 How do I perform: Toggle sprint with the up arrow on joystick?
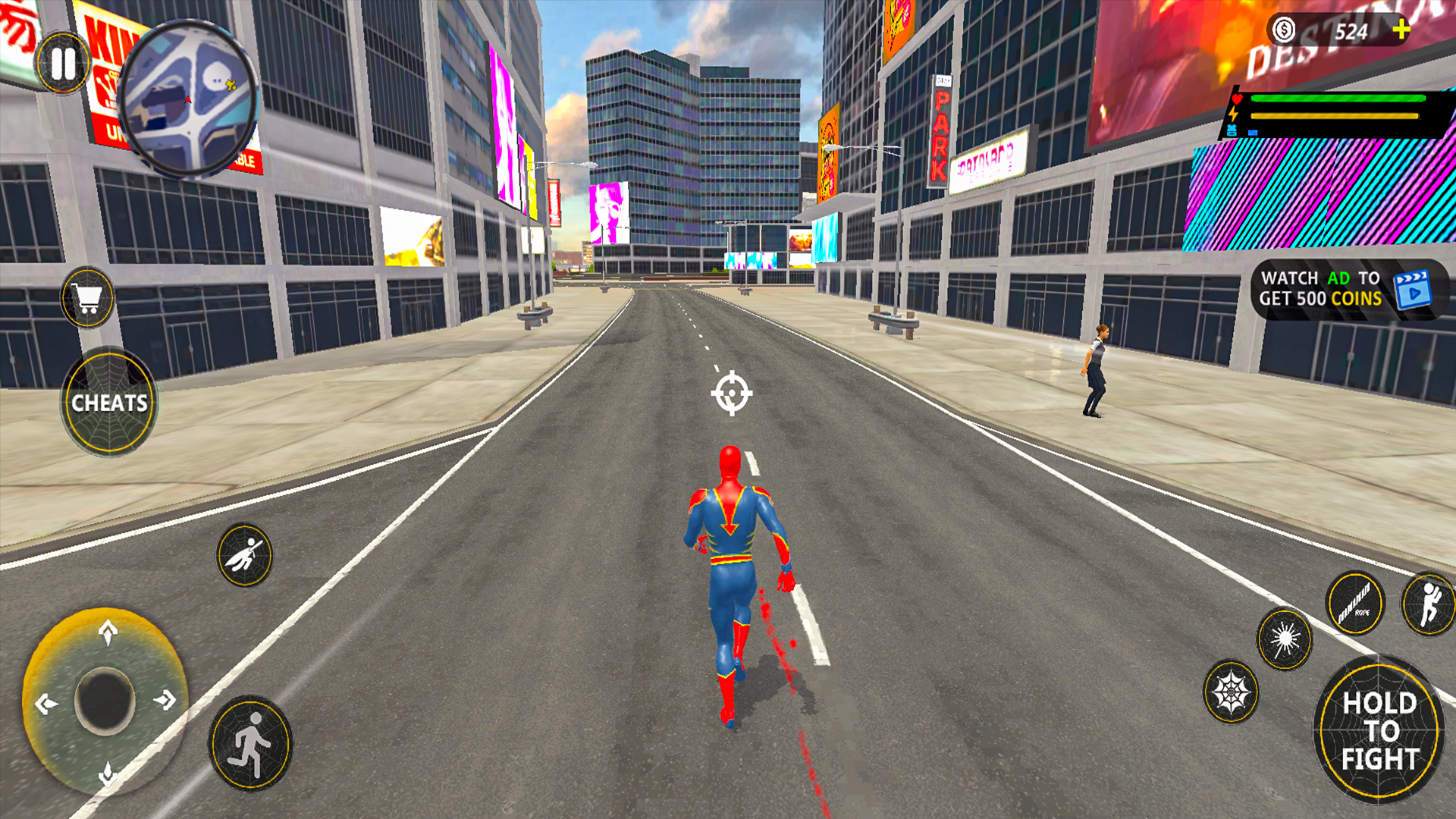pyautogui.click(x=106, y=631)
